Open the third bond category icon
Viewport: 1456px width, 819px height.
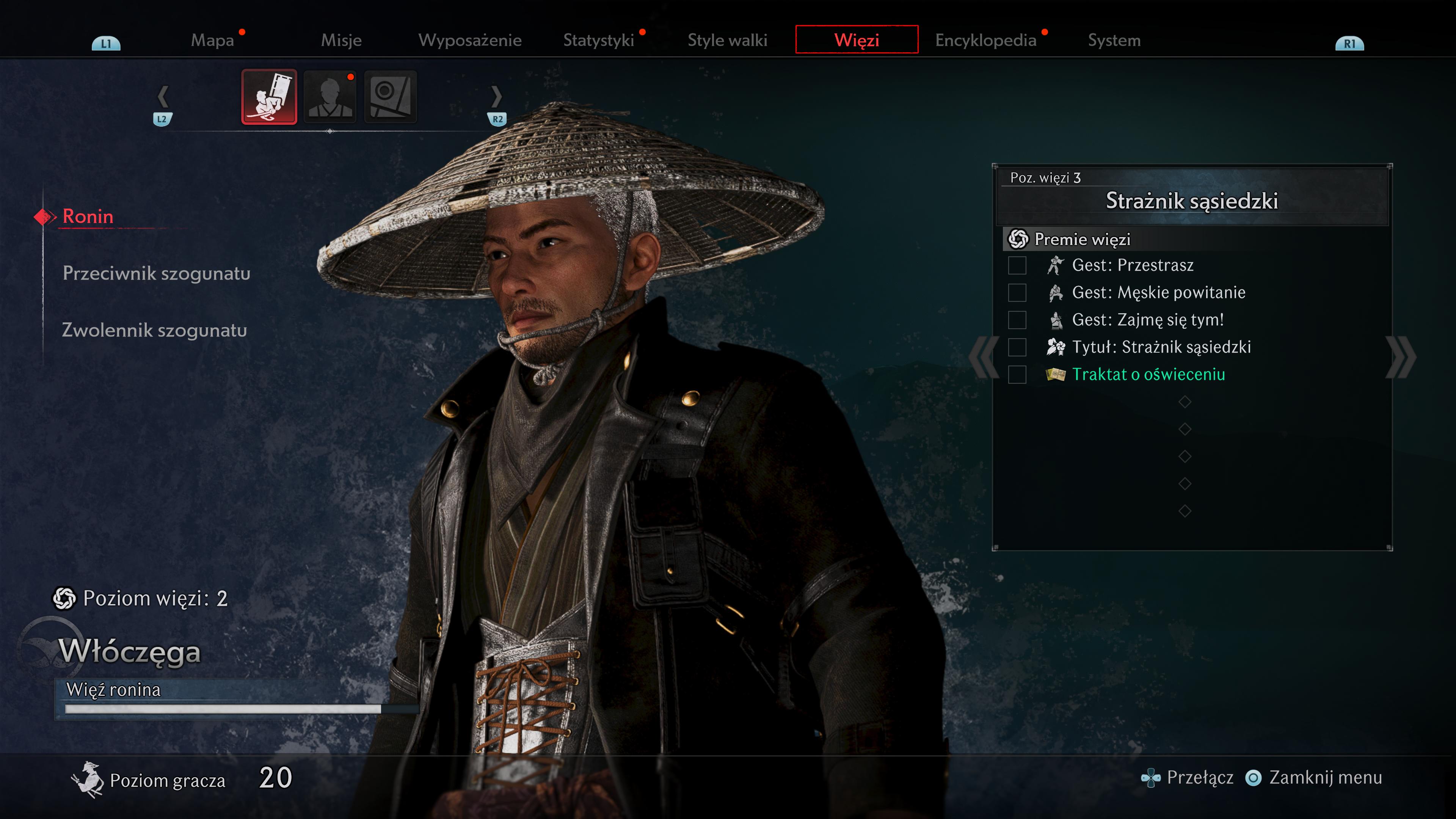pos(391,97)
